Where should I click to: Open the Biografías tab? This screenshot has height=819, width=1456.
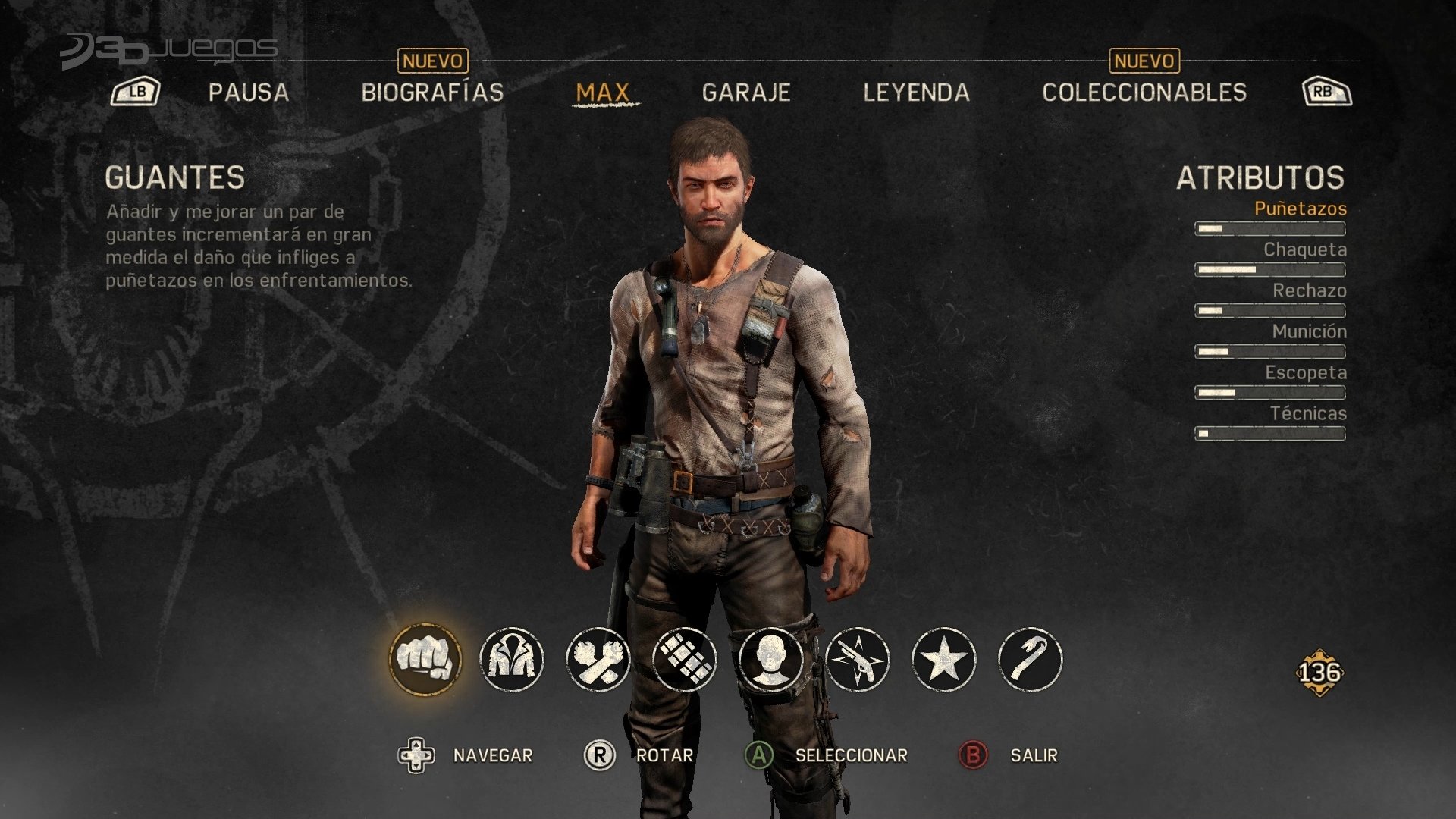coord(432,93)
